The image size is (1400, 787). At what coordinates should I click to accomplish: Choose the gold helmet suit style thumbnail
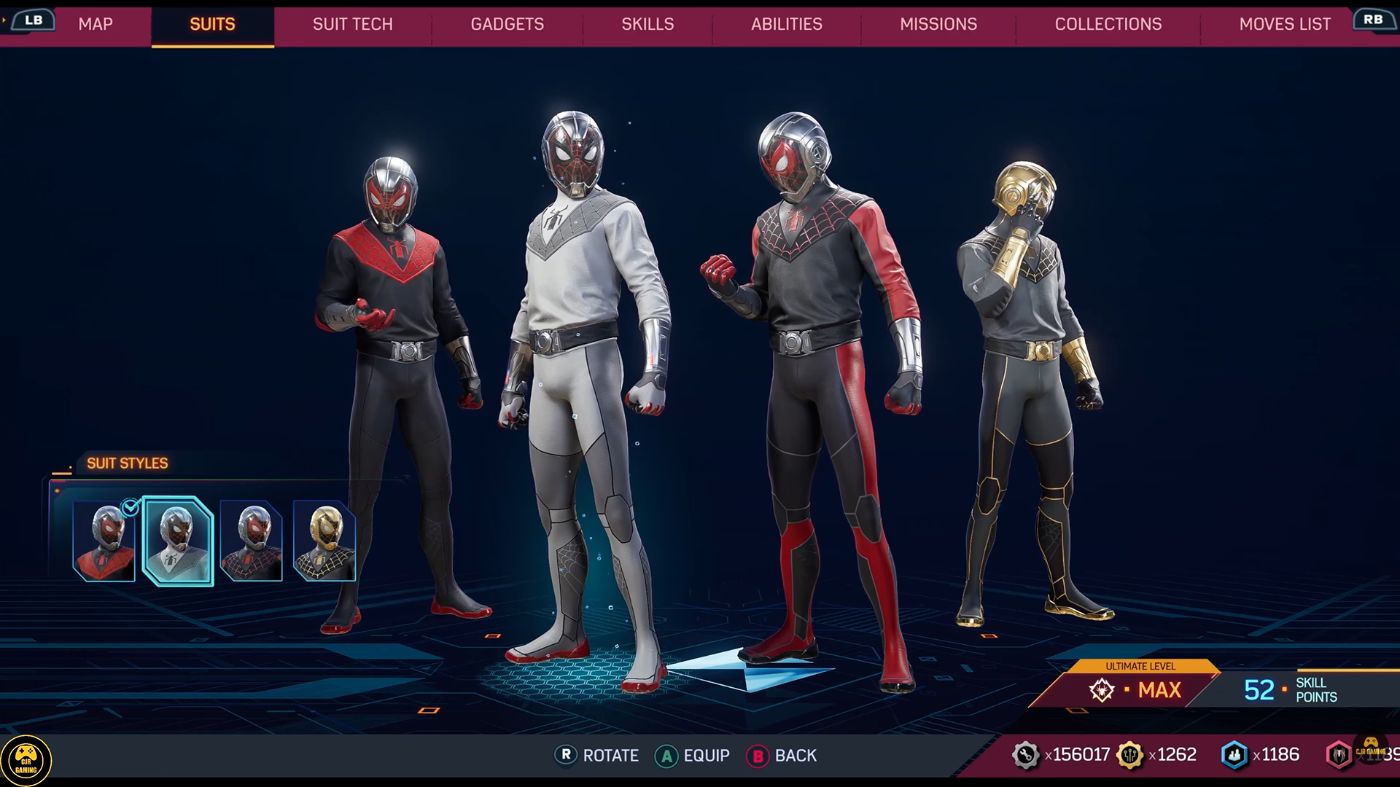324,541
